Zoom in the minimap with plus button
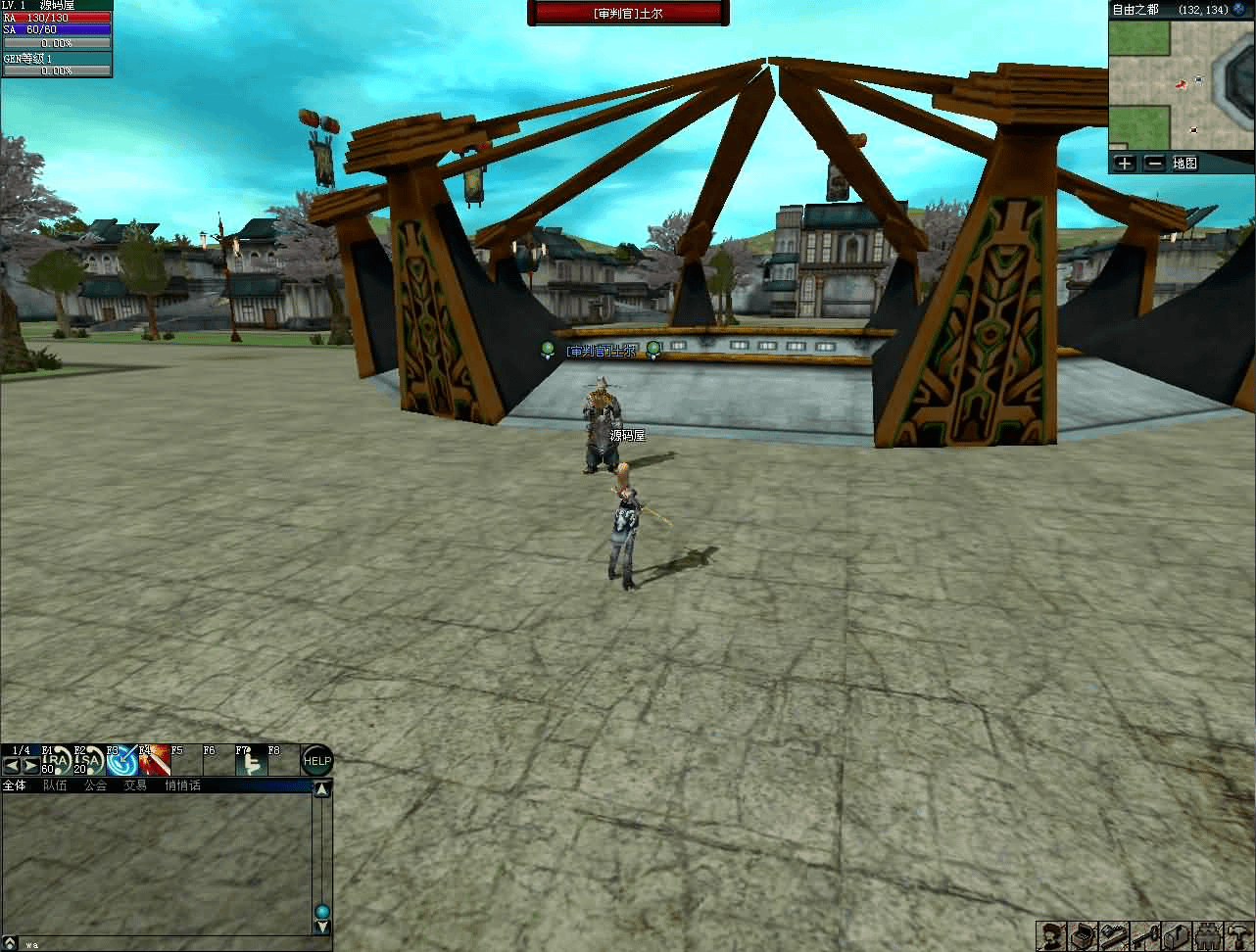Image resolution: width=1256 pixels, height=952 pixels. [1125, 164]
